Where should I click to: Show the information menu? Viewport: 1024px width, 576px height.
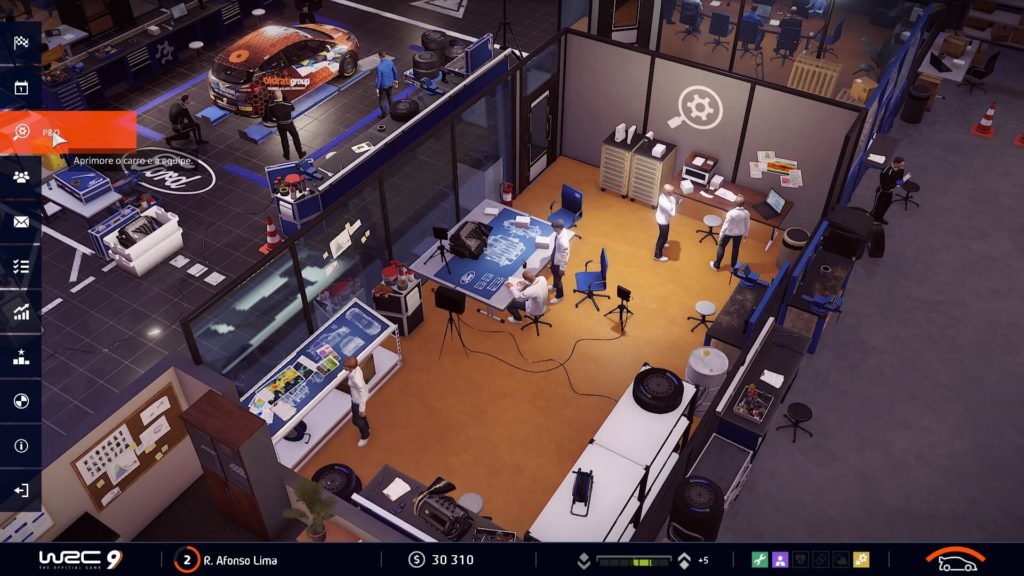point(21,446)
